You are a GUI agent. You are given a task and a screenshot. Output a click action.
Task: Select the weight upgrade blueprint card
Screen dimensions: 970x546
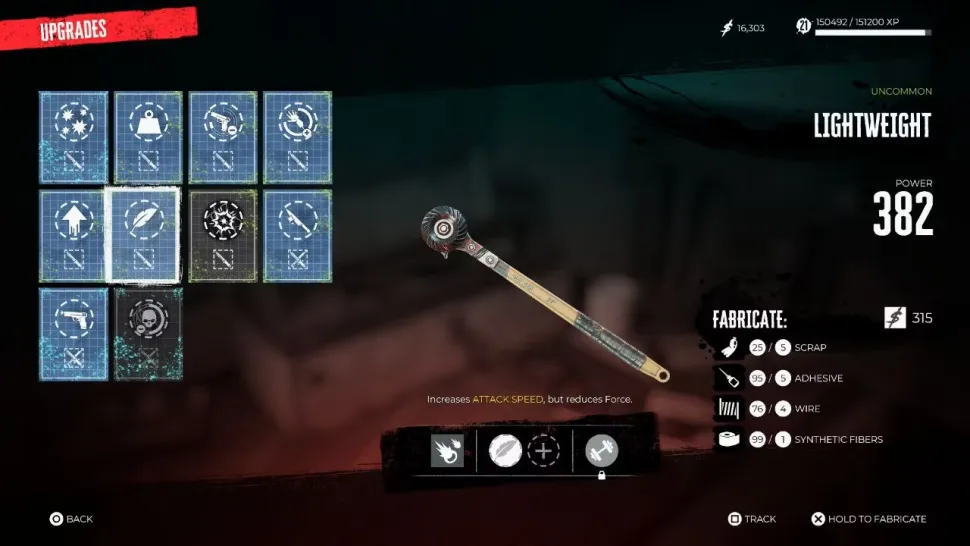(148, 138)
